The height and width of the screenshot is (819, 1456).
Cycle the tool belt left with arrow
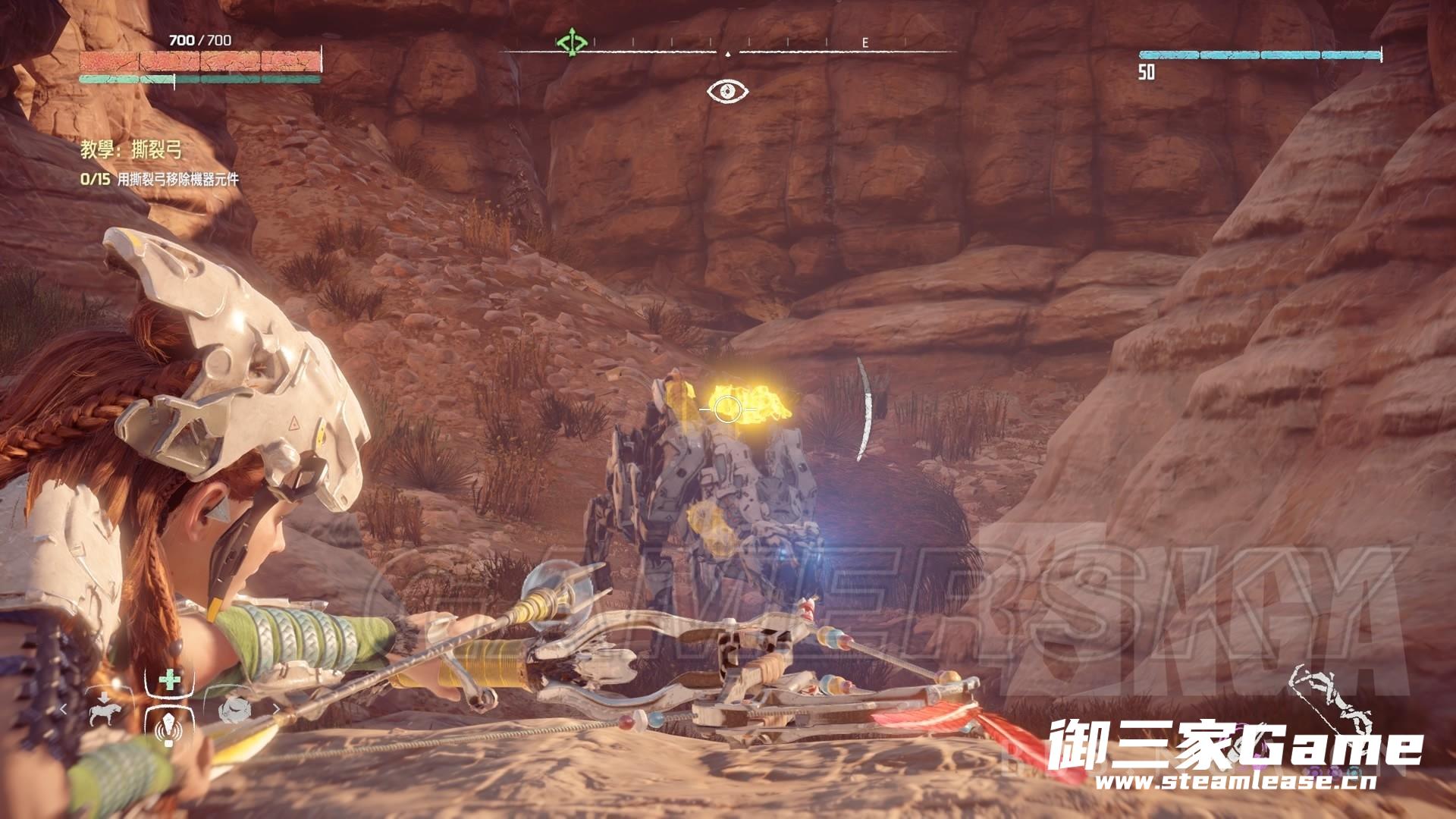(64, 709)
